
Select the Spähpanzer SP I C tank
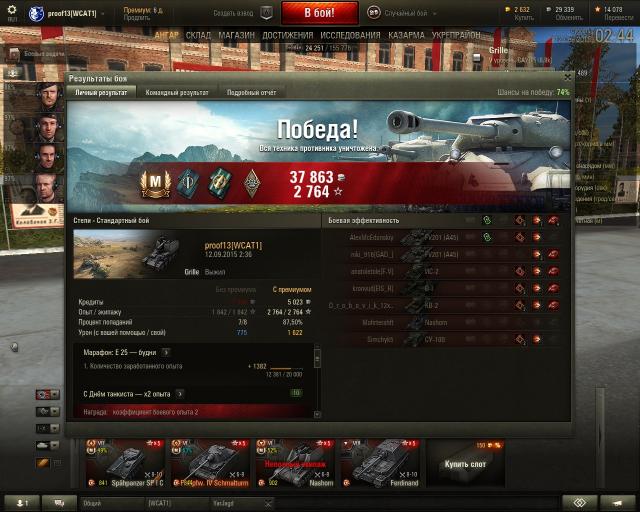point(130,462)
